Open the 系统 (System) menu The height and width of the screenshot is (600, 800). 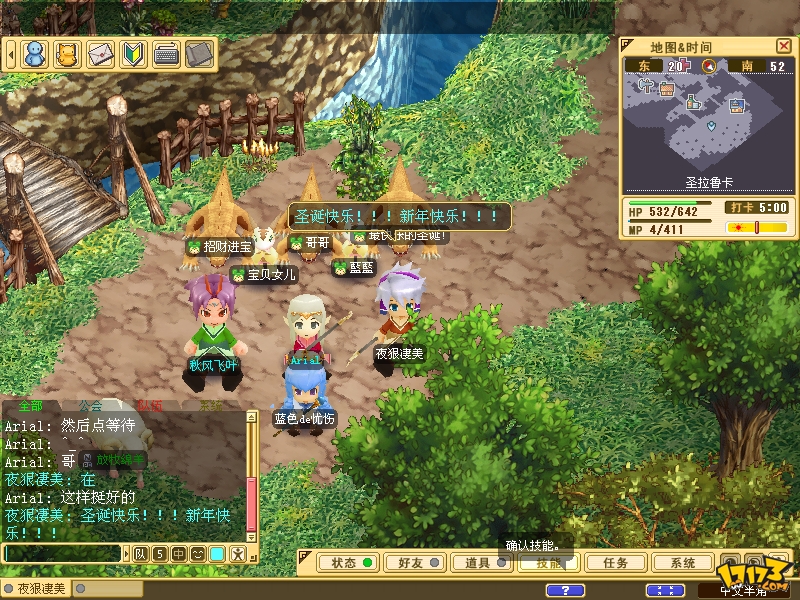(x=684, y=563)
